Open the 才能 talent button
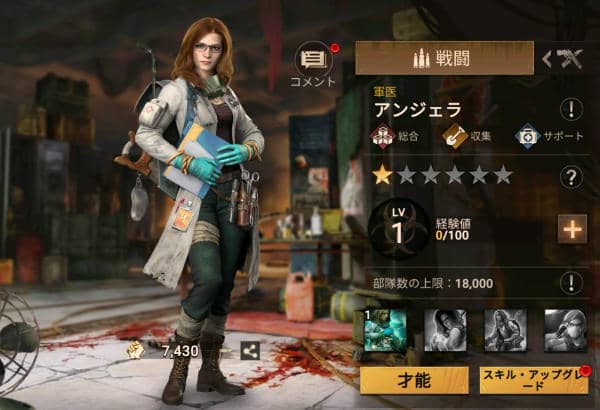600x410 pixels. click(x=414, y=381)
